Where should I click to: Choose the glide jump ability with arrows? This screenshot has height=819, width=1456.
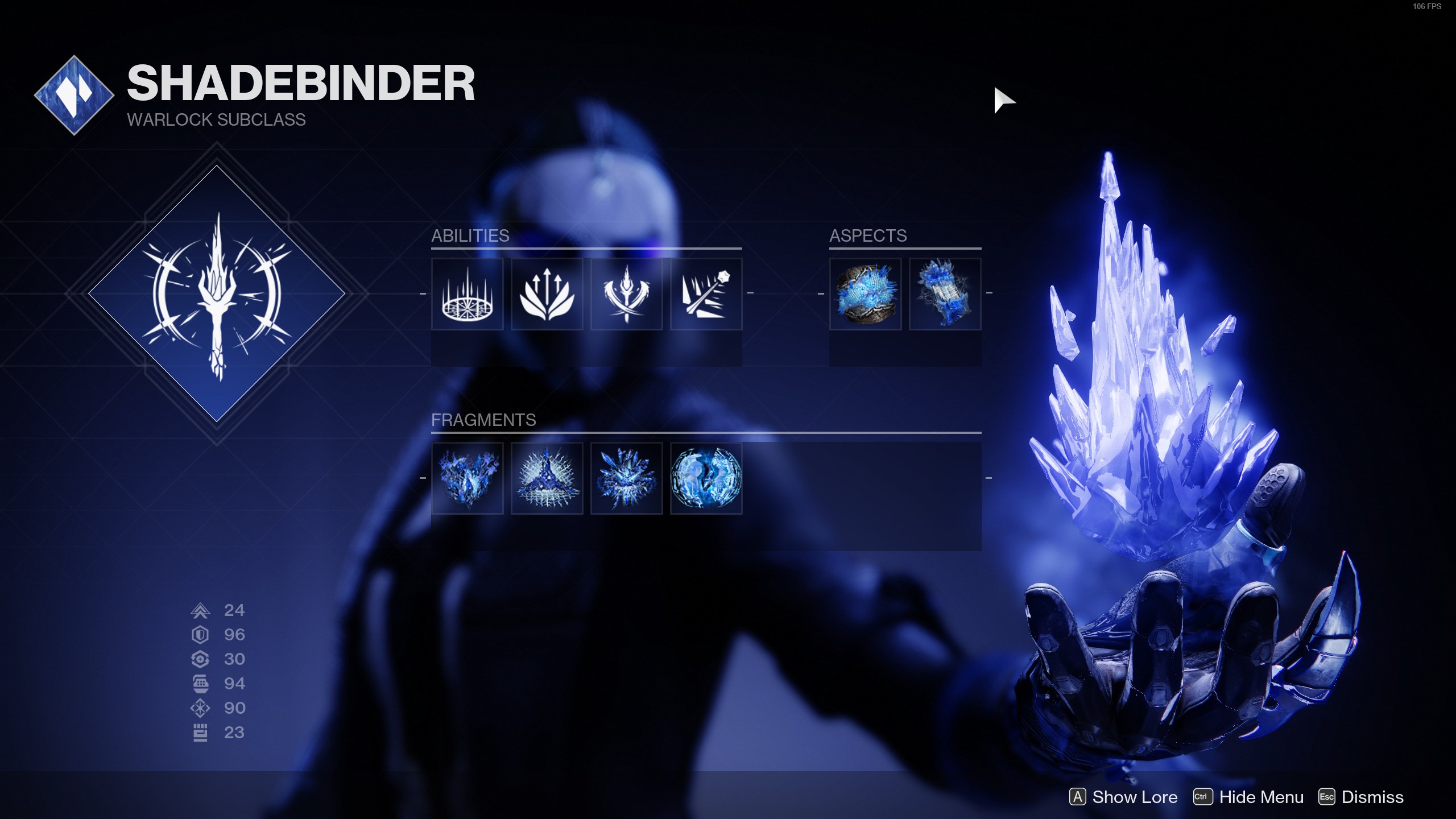coord(547,294)
